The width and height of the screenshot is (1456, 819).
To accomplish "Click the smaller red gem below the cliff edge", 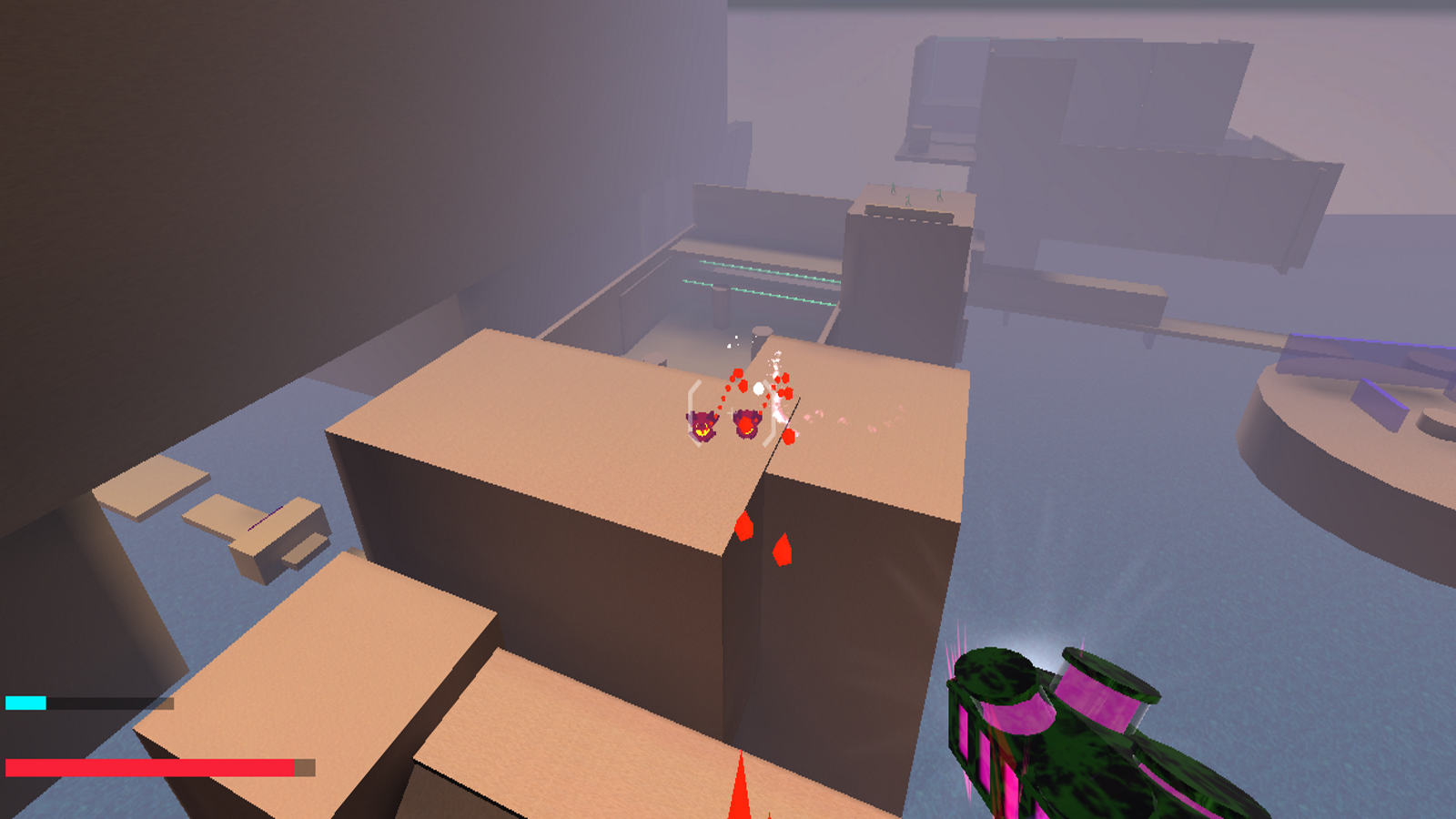I will click(784, 548).
